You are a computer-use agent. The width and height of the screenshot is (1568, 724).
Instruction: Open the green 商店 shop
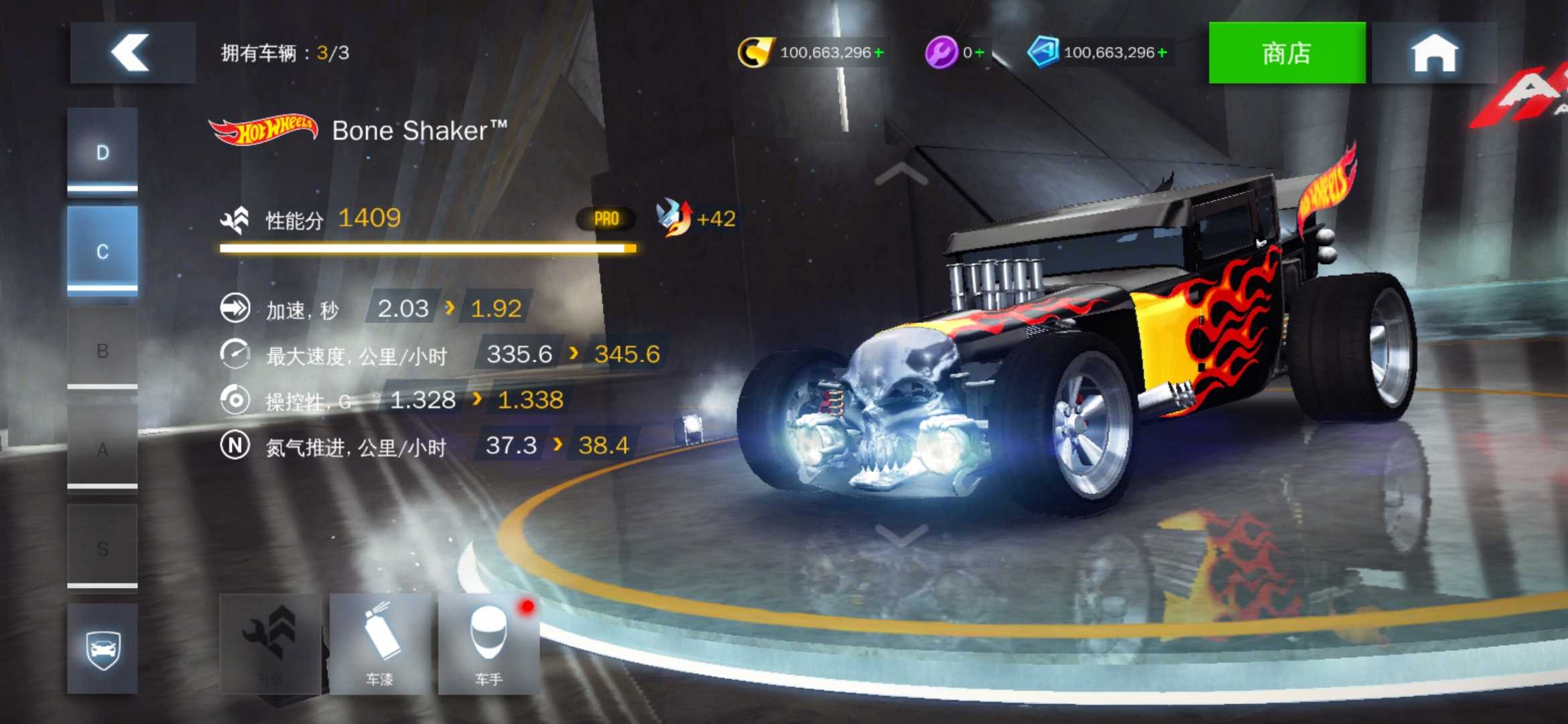(x=1286, y=52)
